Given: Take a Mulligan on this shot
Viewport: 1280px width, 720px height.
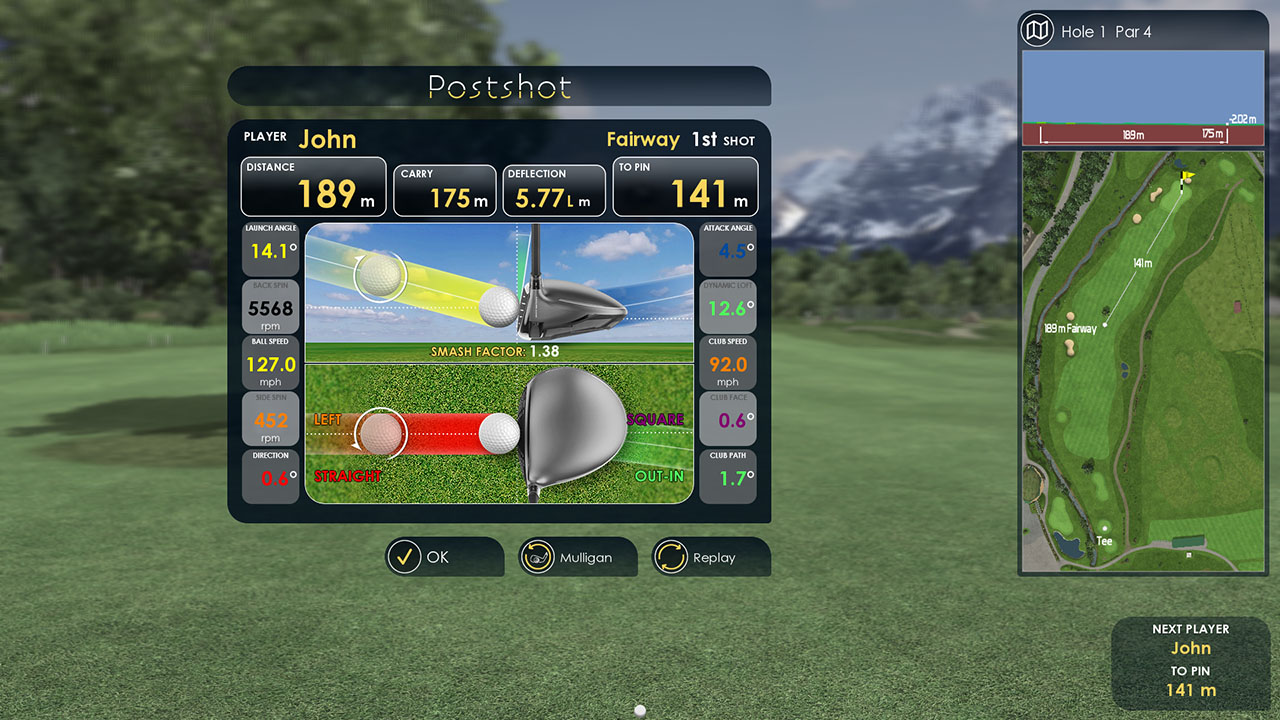Looking at the screenshot, I should coord(578,557).
